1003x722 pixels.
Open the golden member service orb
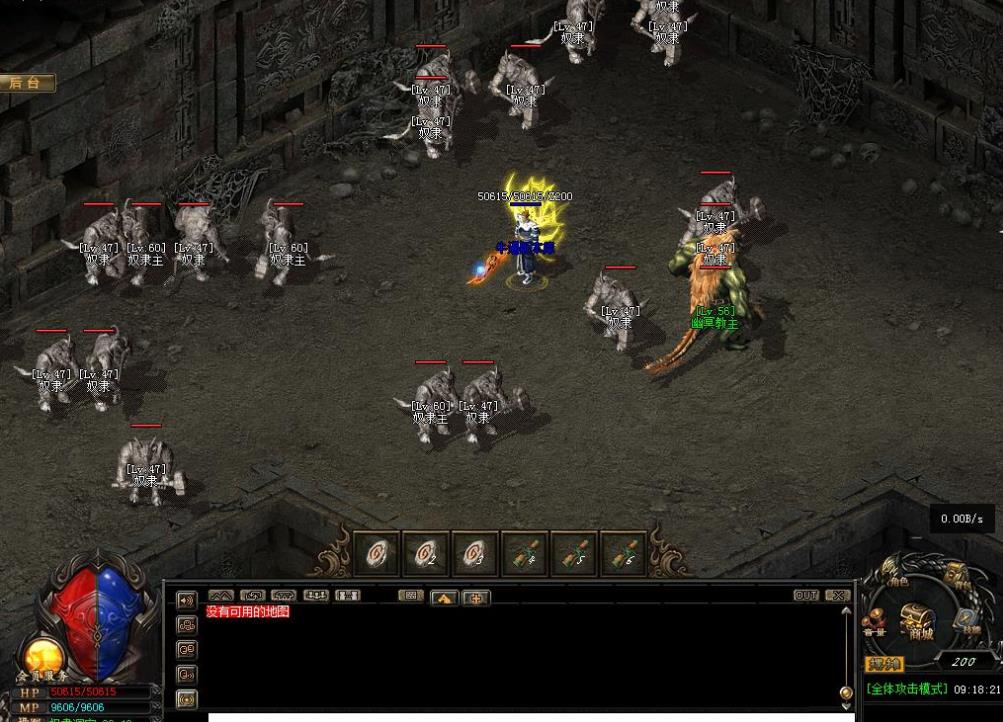point(42,656)
